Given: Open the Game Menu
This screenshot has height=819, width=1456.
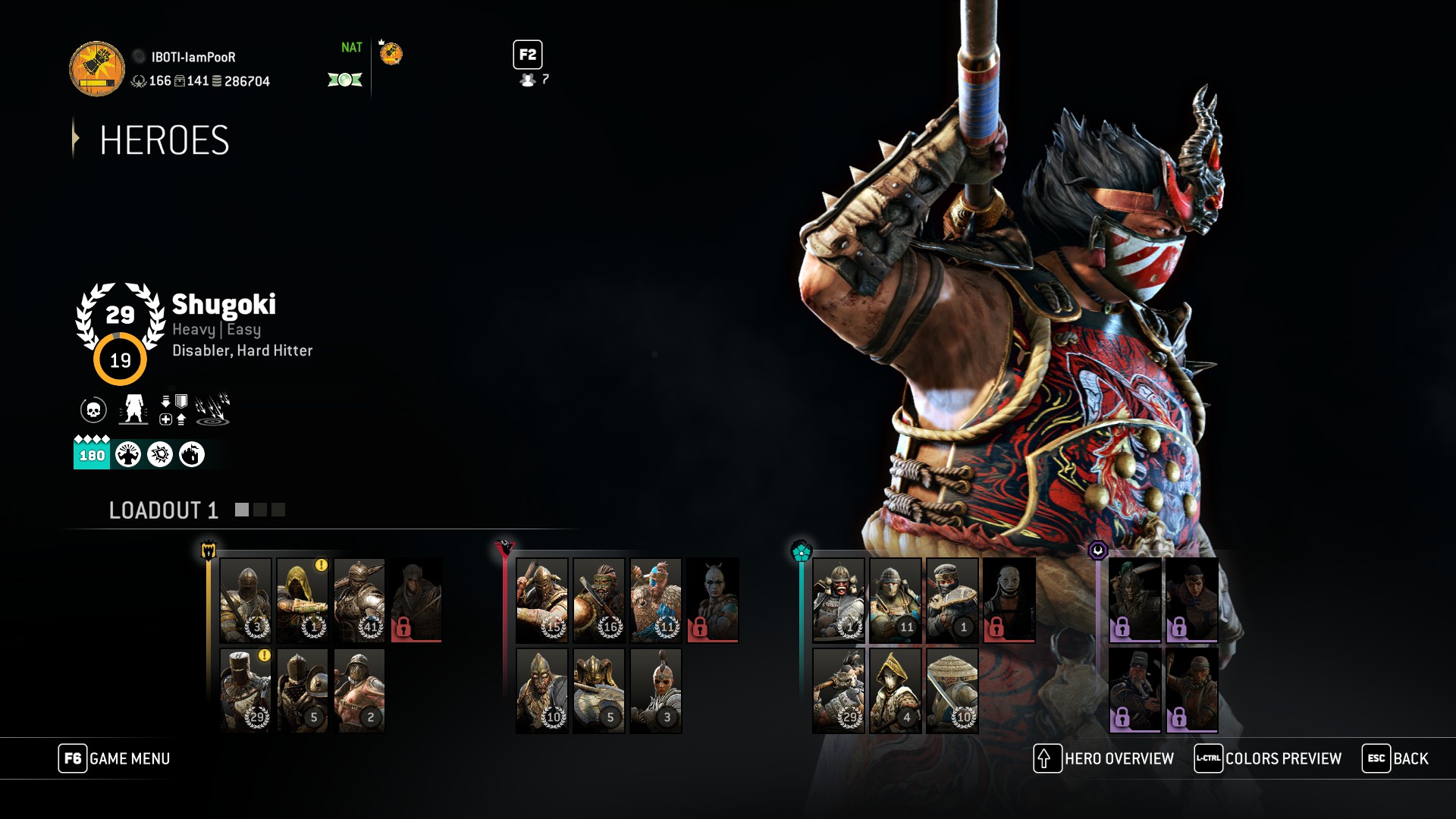Looking at the screenshot, I should pyautogui.click(x=115, y=758).
